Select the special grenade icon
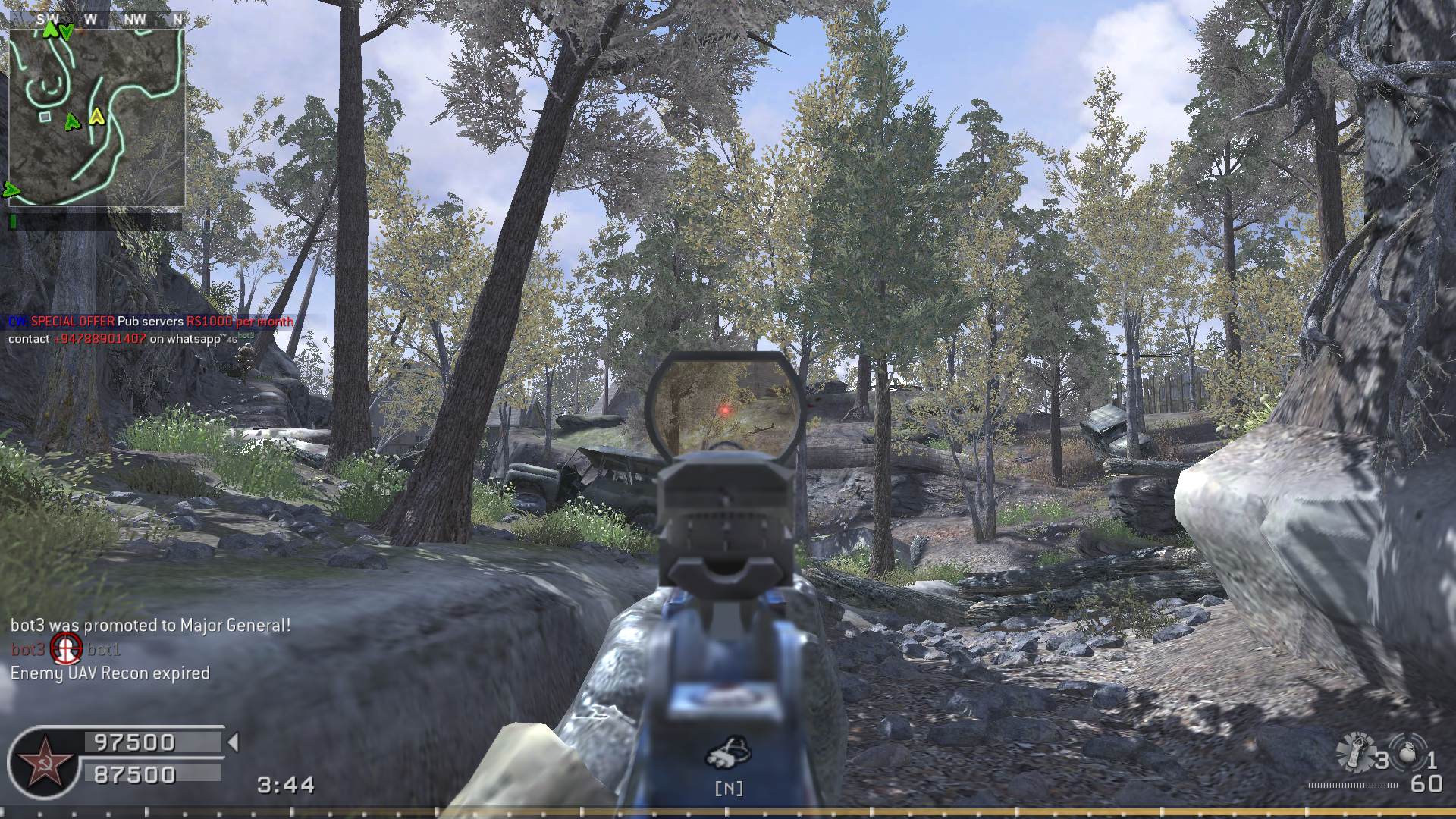 coord(1357,752)
